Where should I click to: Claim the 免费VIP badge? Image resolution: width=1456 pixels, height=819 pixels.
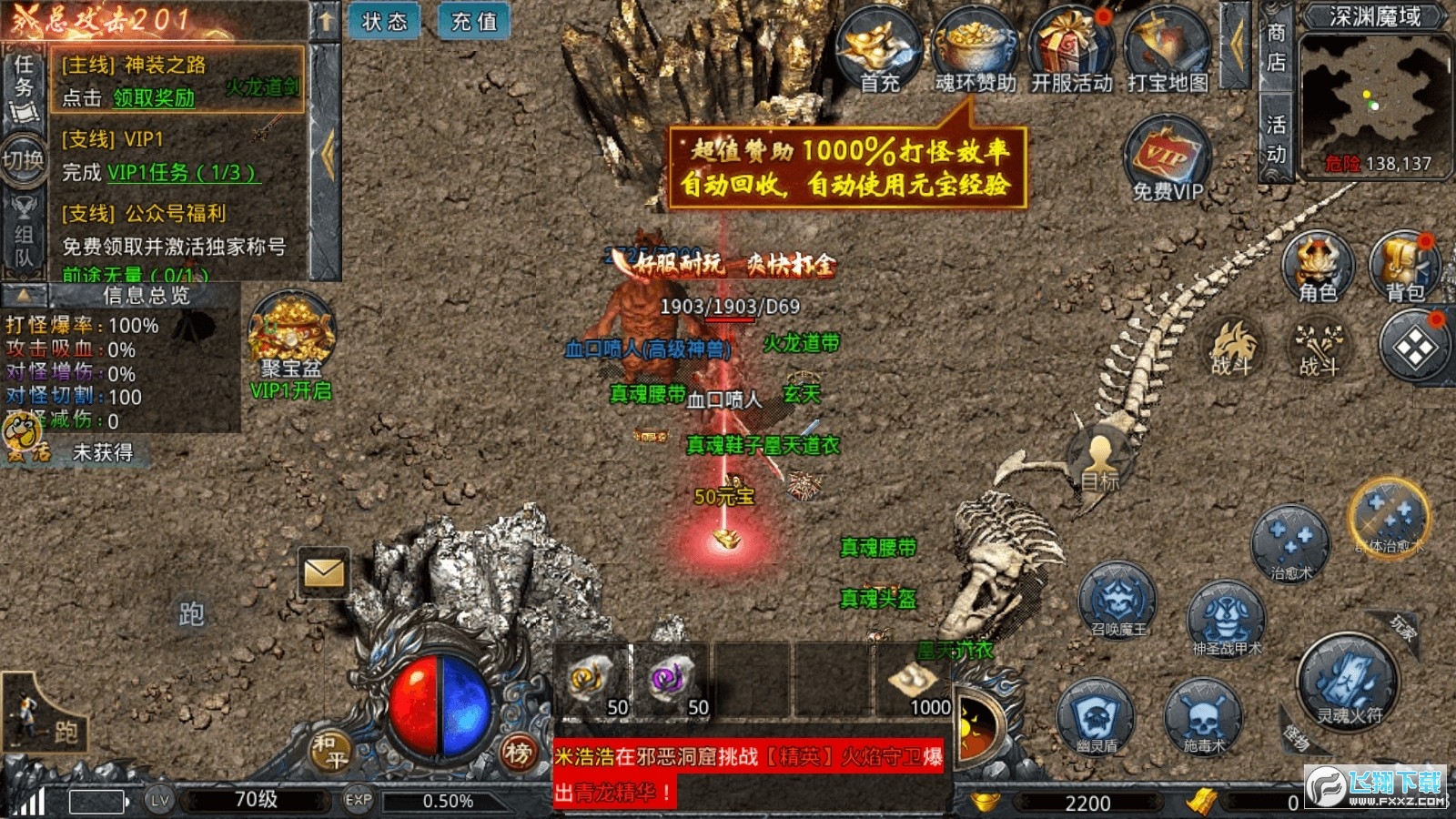[x=1168, y=159]
